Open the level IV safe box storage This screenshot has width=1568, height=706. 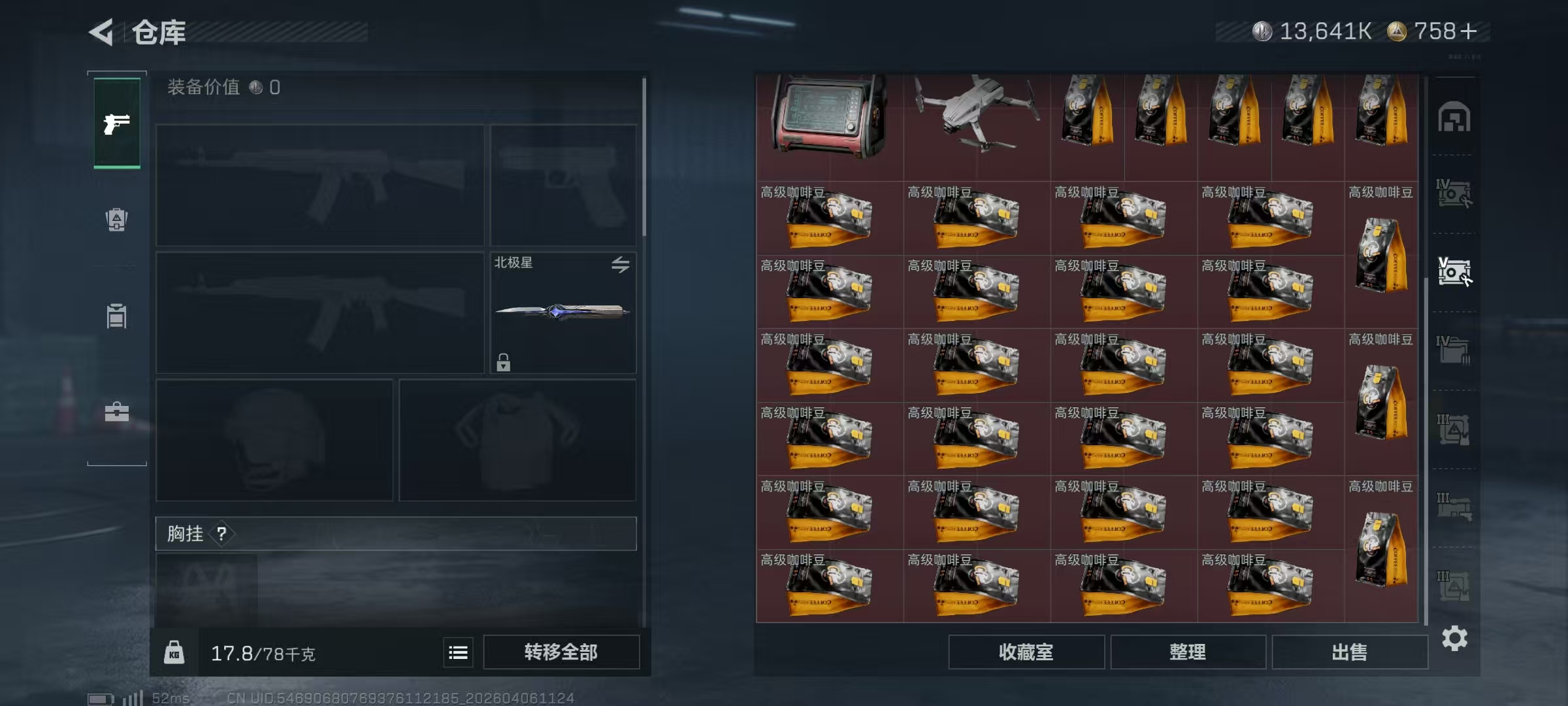point(1456,193)
